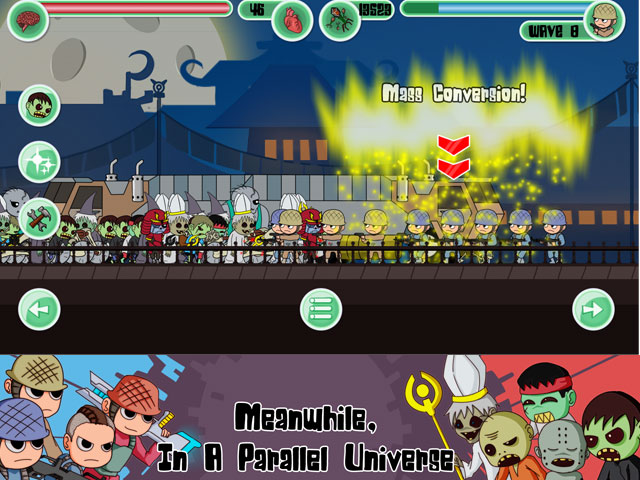Click the right arrow scroll button
Viewport: 640px width, 480px height.
pyautogui.click(x=592, y=310)
